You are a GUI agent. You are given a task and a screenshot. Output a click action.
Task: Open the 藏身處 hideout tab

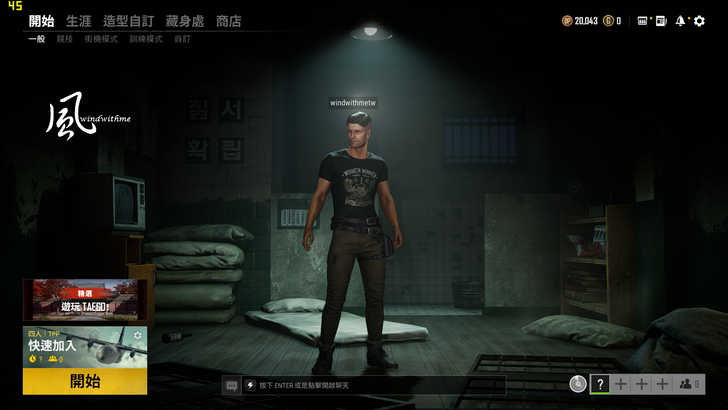click(x=185, y=21)
